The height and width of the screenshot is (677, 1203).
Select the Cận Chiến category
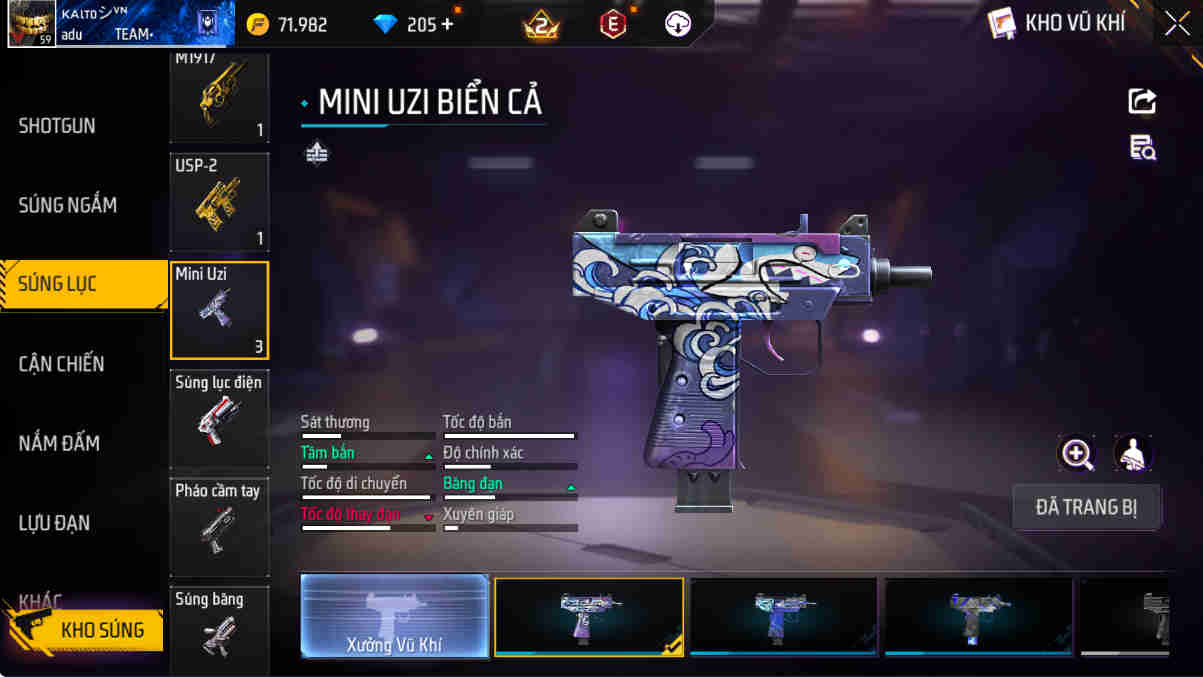coord(61,364)
